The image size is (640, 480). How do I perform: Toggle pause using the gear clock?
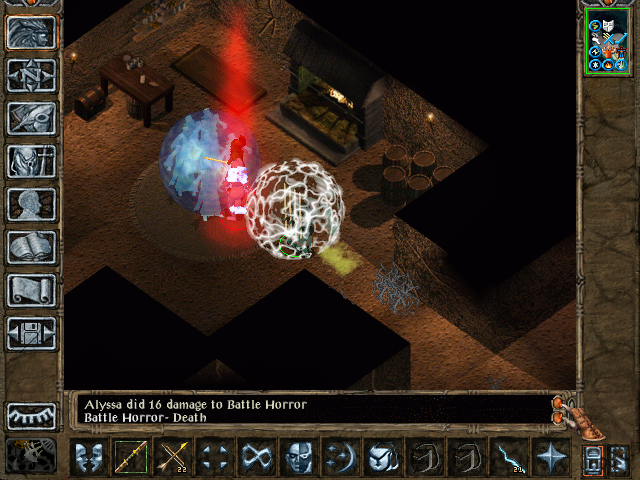pos(31,455)
